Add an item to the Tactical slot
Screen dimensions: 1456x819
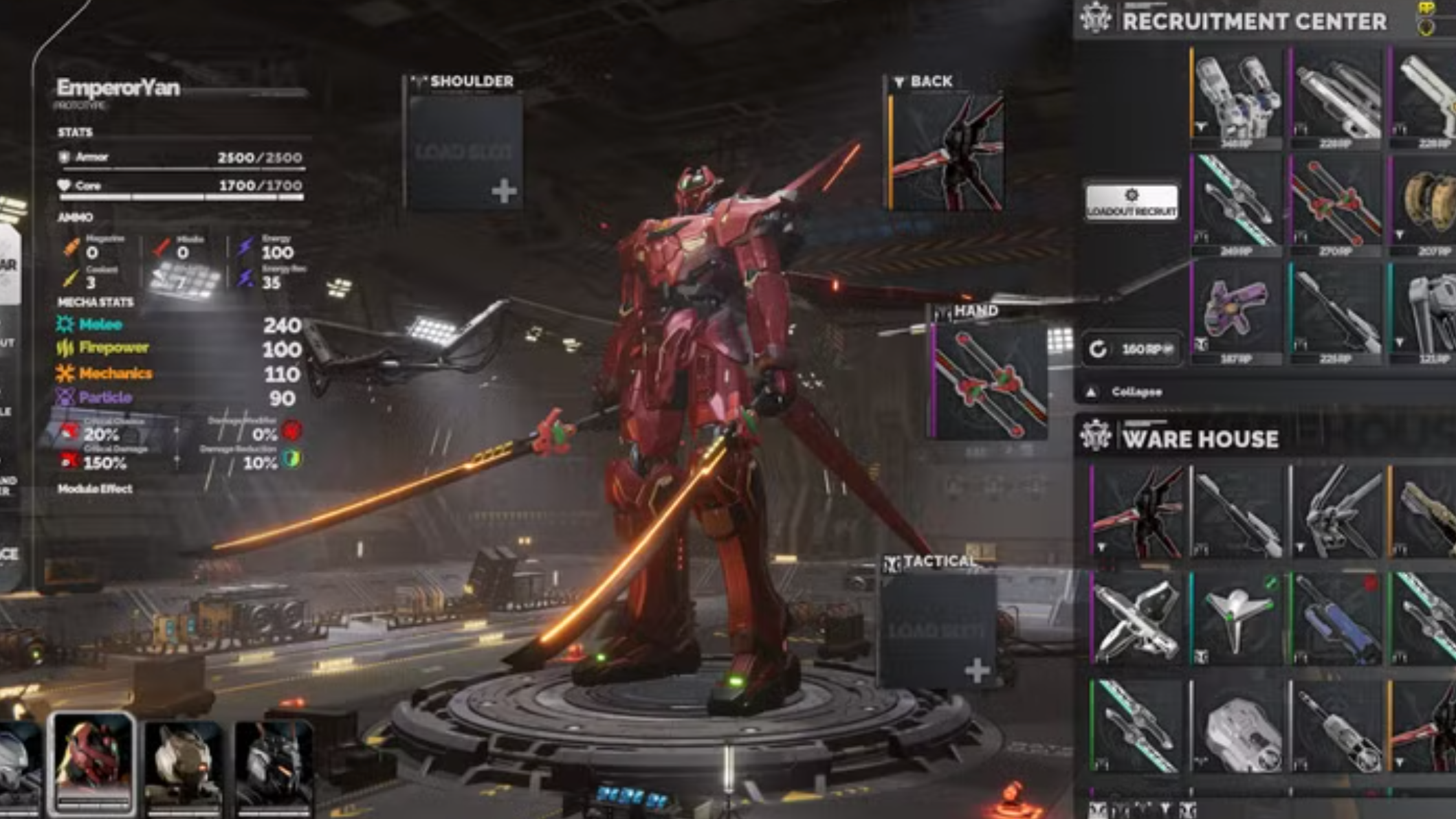coord(938,630)
